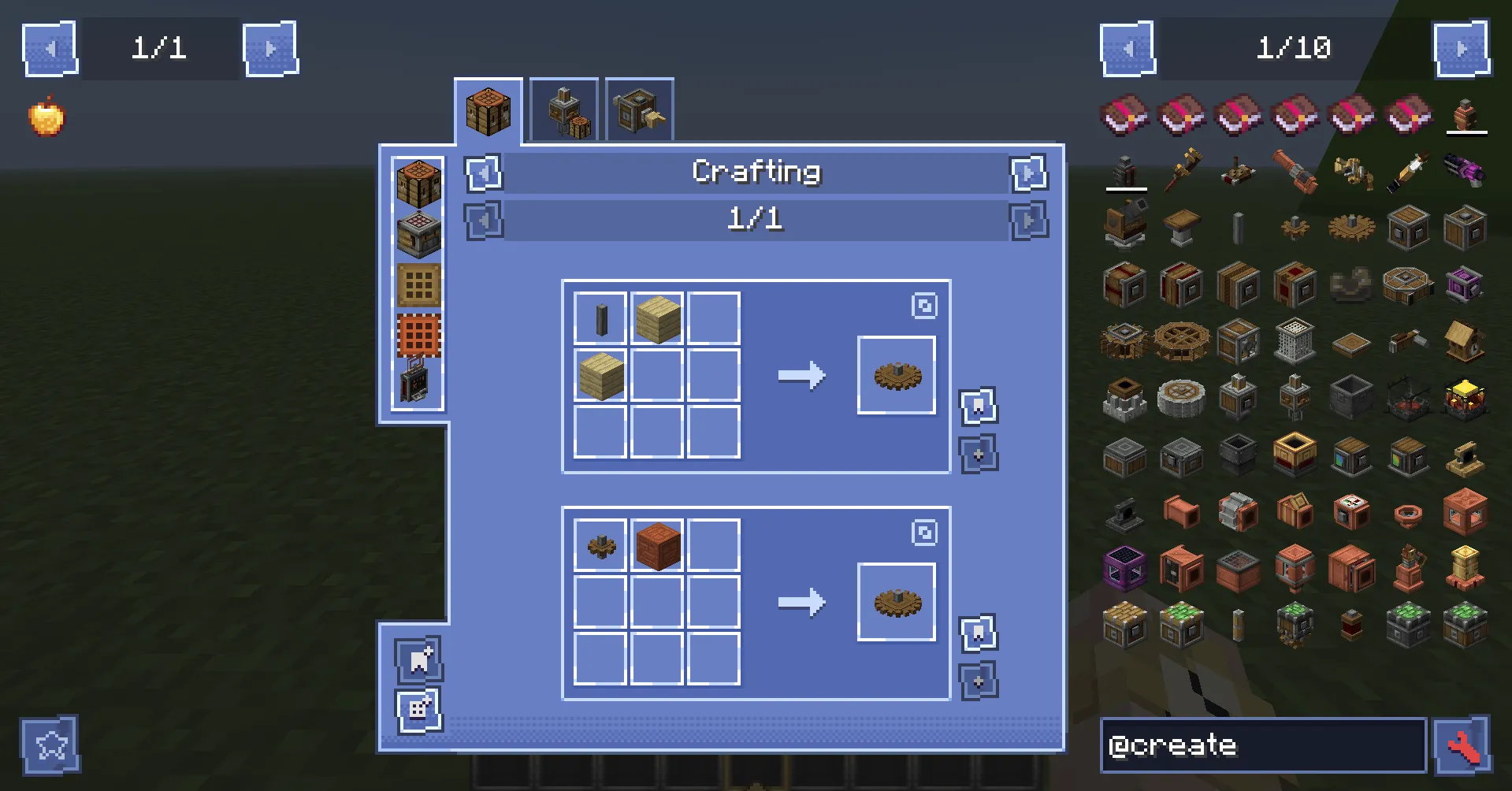Viewport: 1512px width, 791px height.
Task: Switch to the mechanical crafting tab
Action: tap(563, 110)
